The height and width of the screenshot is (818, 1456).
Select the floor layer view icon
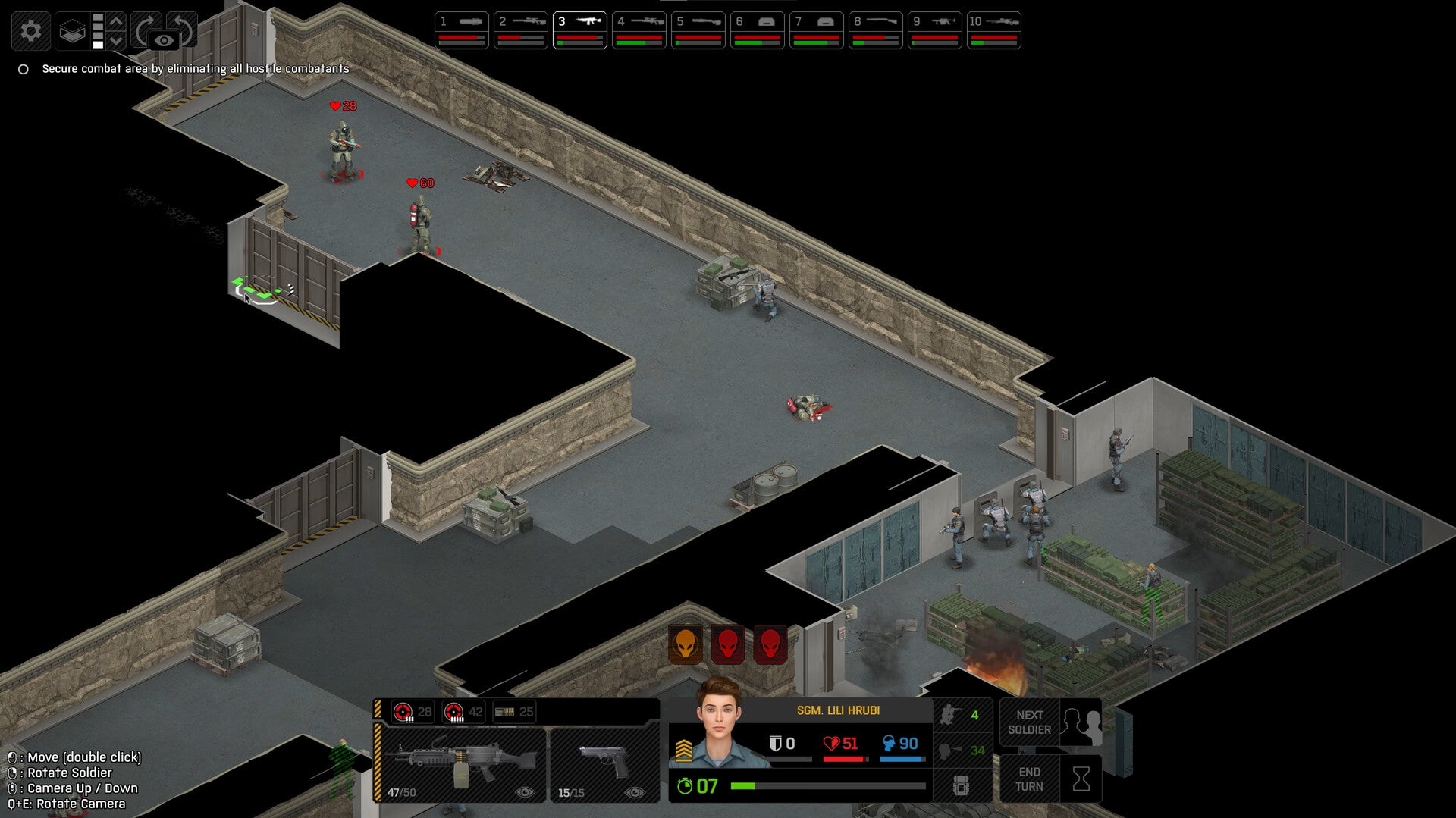pyautogui.click(x=73, y=32)
